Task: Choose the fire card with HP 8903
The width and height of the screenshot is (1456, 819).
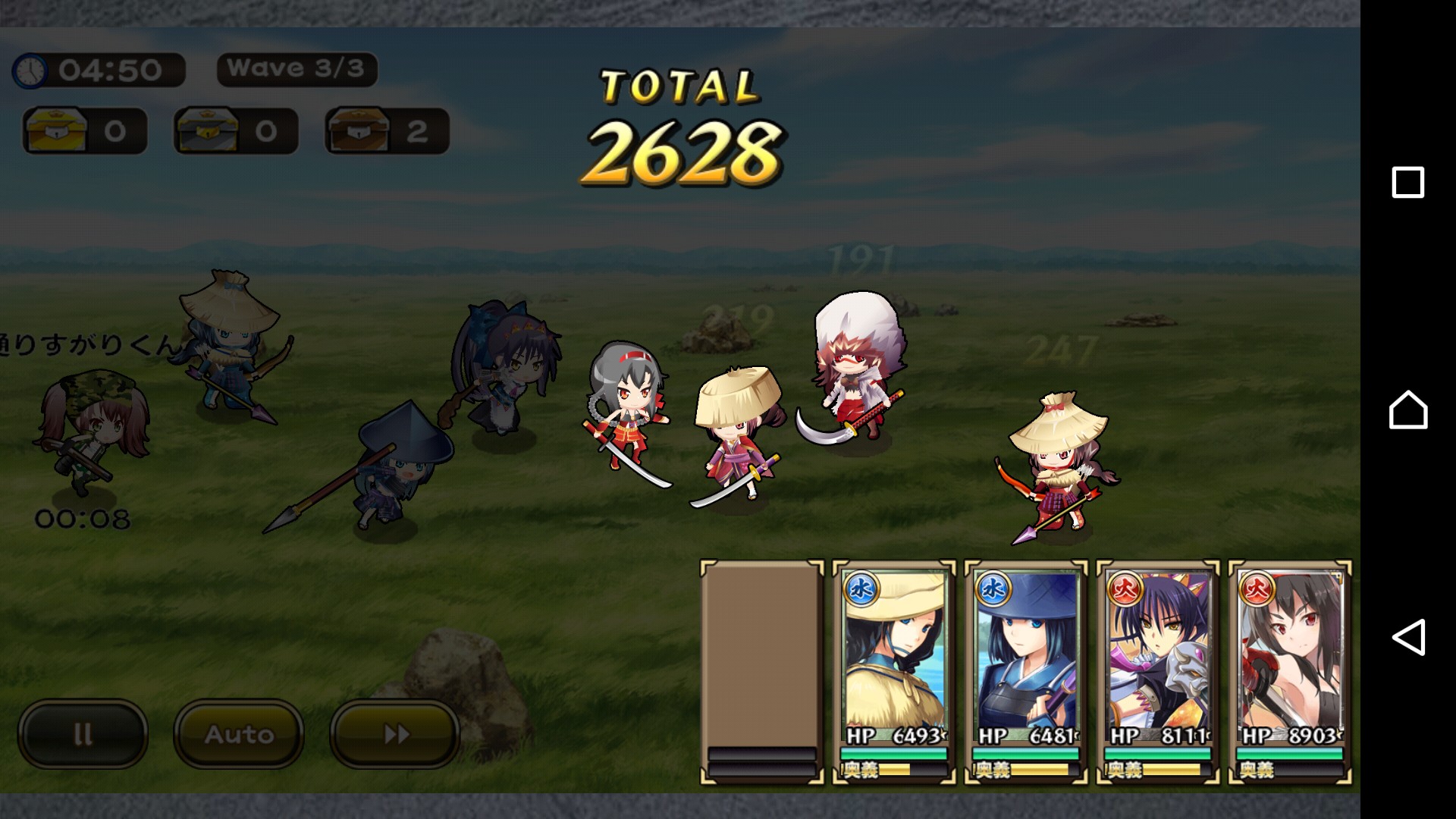Action: coord(1290,672)
